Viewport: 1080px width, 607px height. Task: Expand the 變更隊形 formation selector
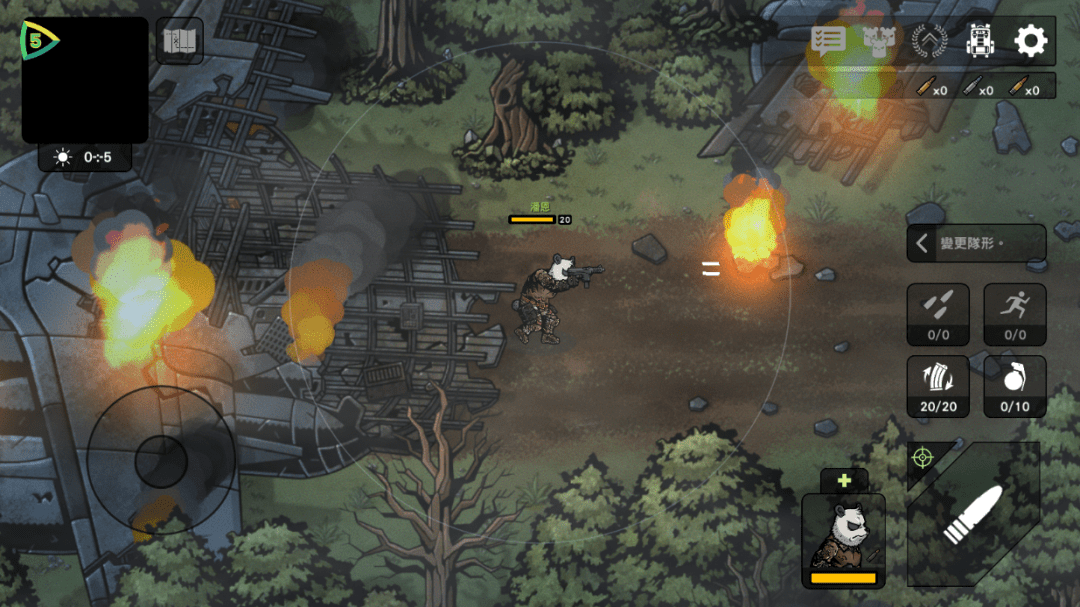coord(976,243)
